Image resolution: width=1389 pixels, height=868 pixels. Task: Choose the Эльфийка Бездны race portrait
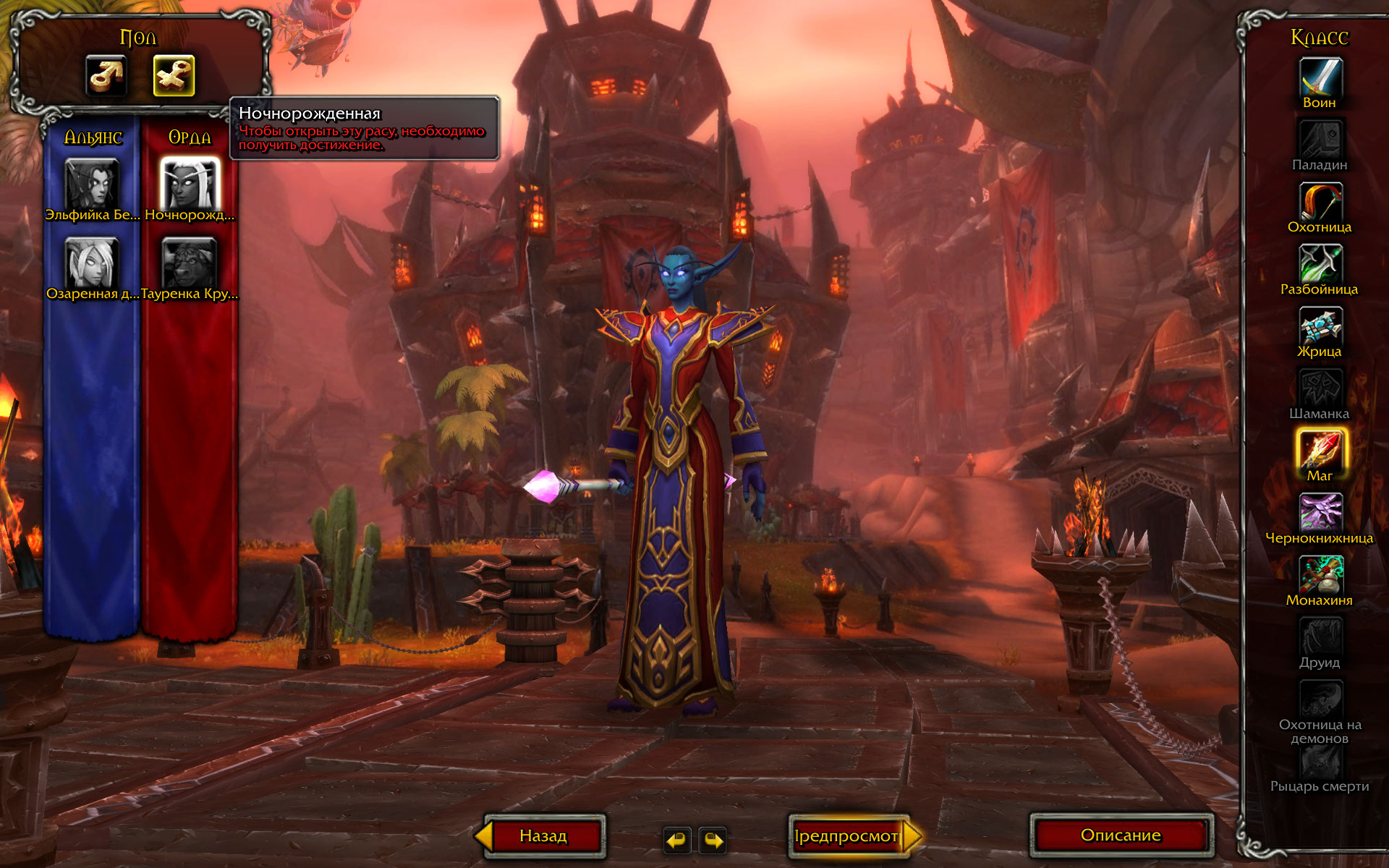92,184
